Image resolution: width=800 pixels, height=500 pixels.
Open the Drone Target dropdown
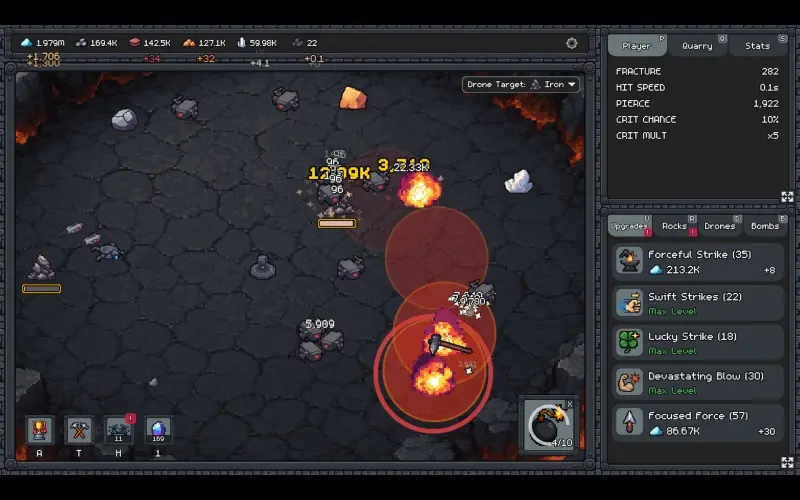[521, 85]
